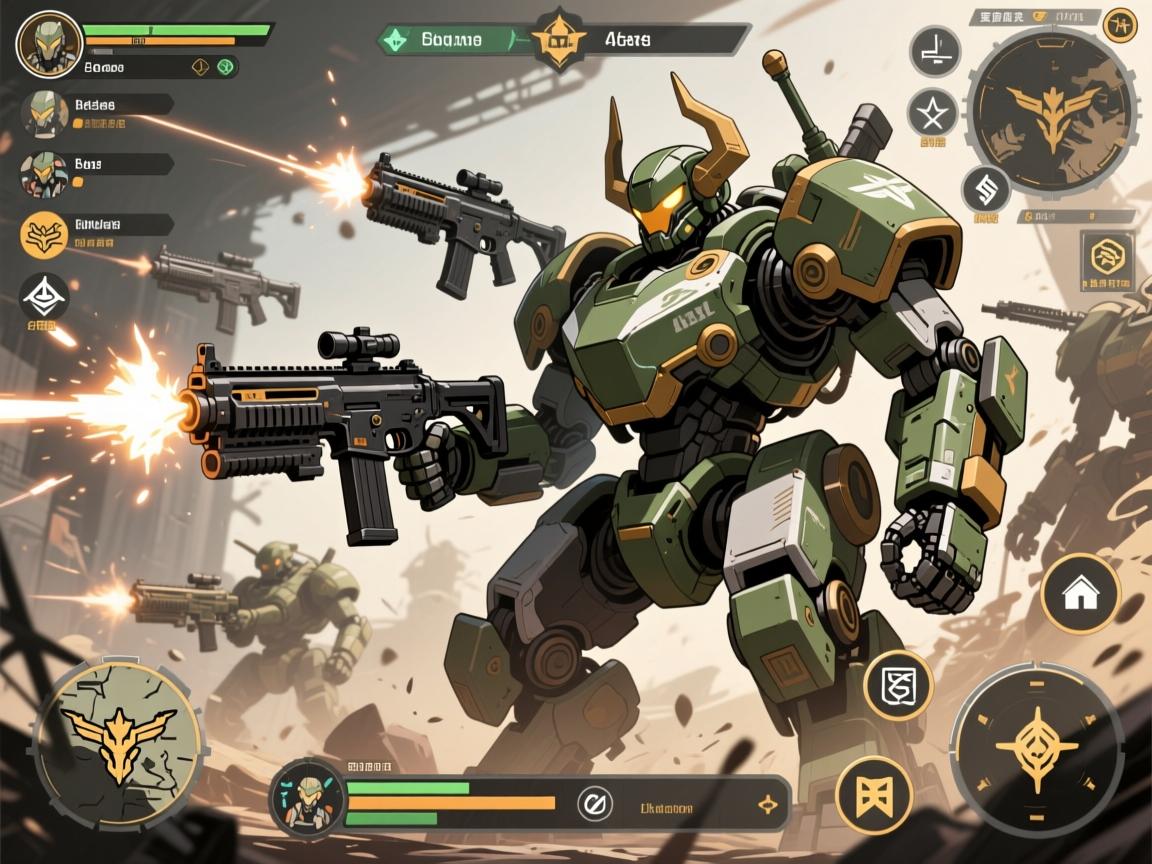Select the squad member portrait with the dull green helmet
Image resolution: width=1152 pixels, height=864 pixels.
(x=43, y=114)
